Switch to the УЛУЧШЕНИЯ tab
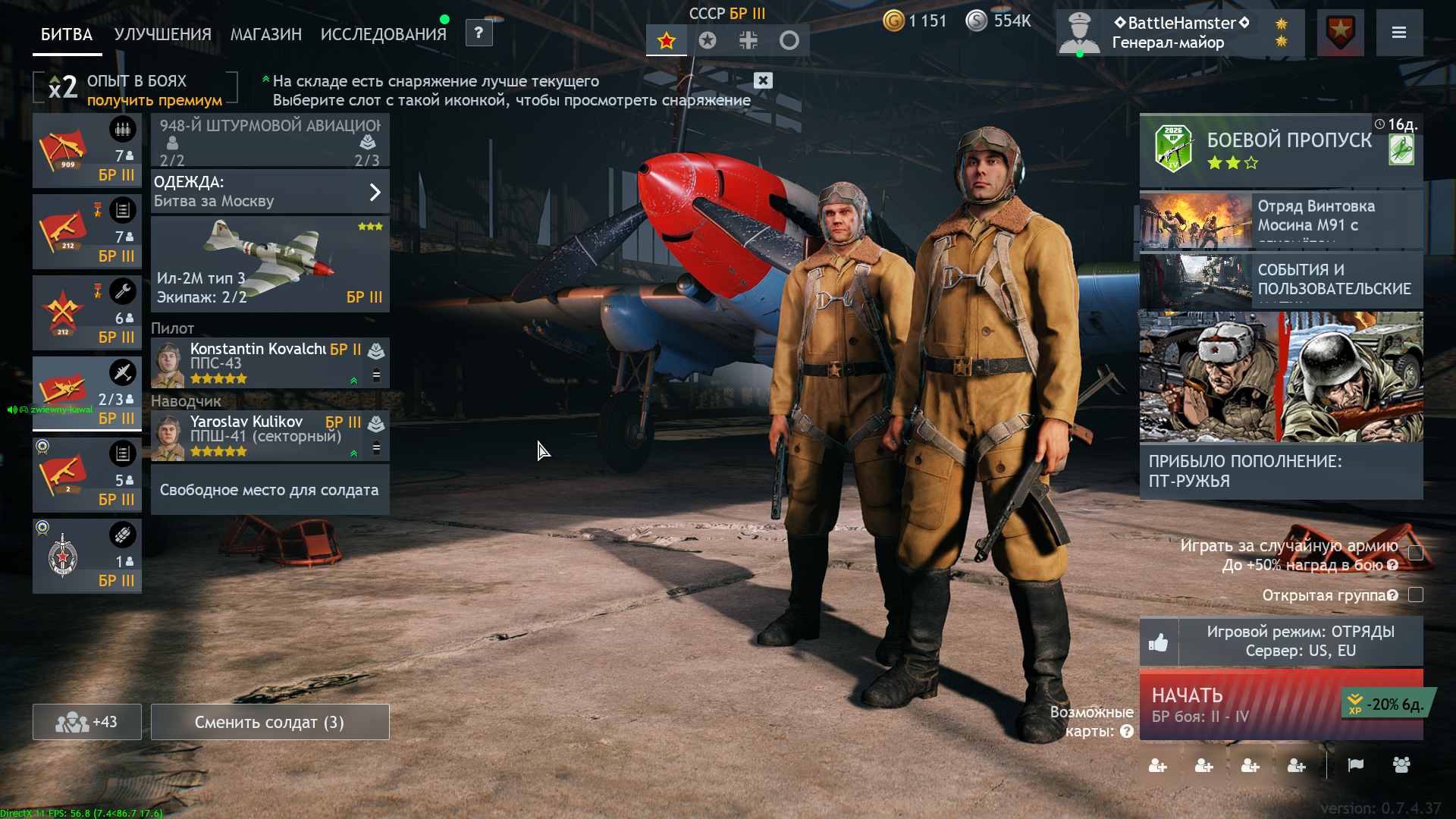This screenshot has width=1456, height=819. click(x=162, y=34)
